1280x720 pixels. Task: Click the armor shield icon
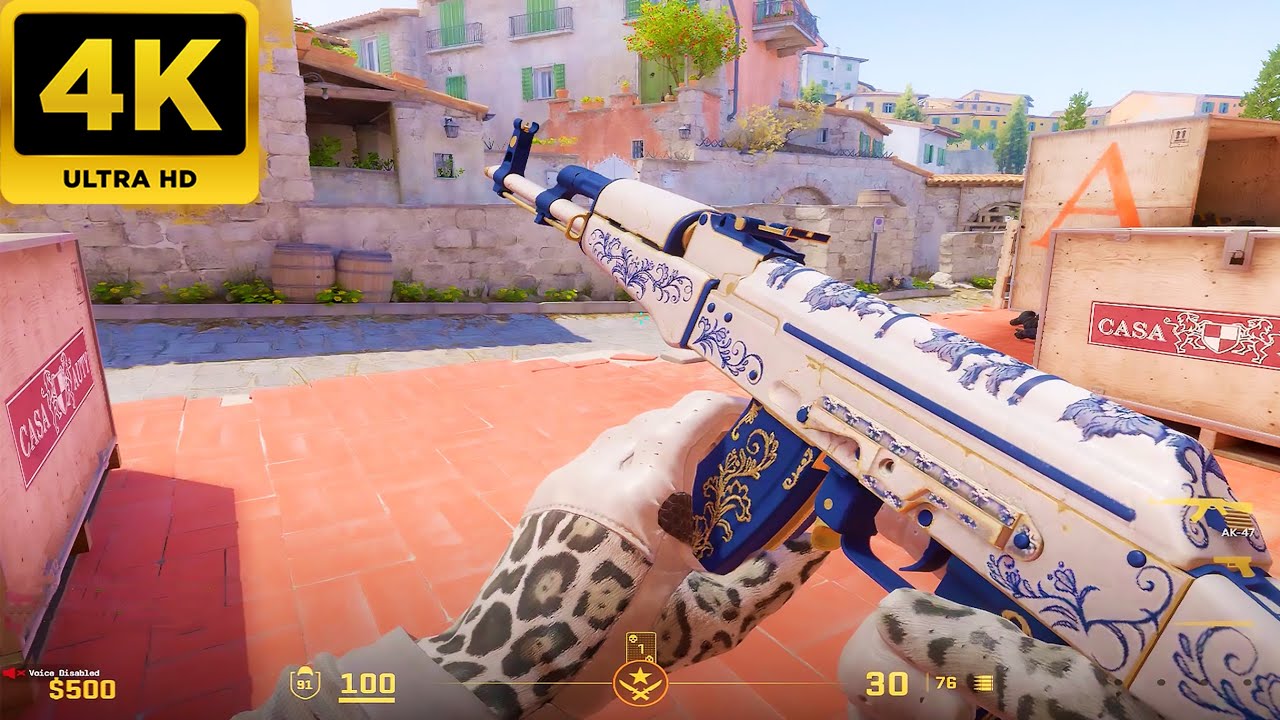(x=304, y=684)
